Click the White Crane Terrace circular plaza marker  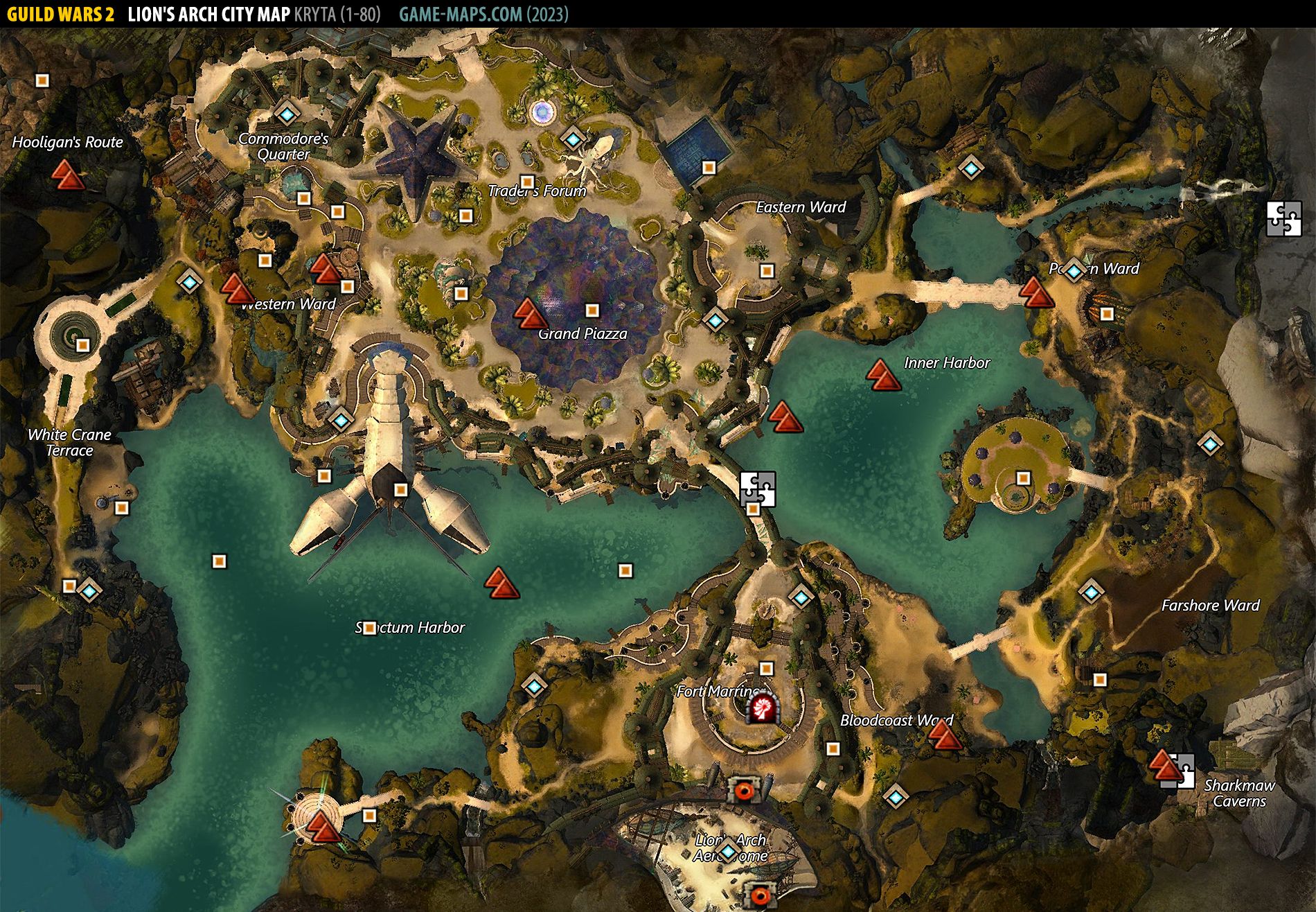(x=82, y=344)
